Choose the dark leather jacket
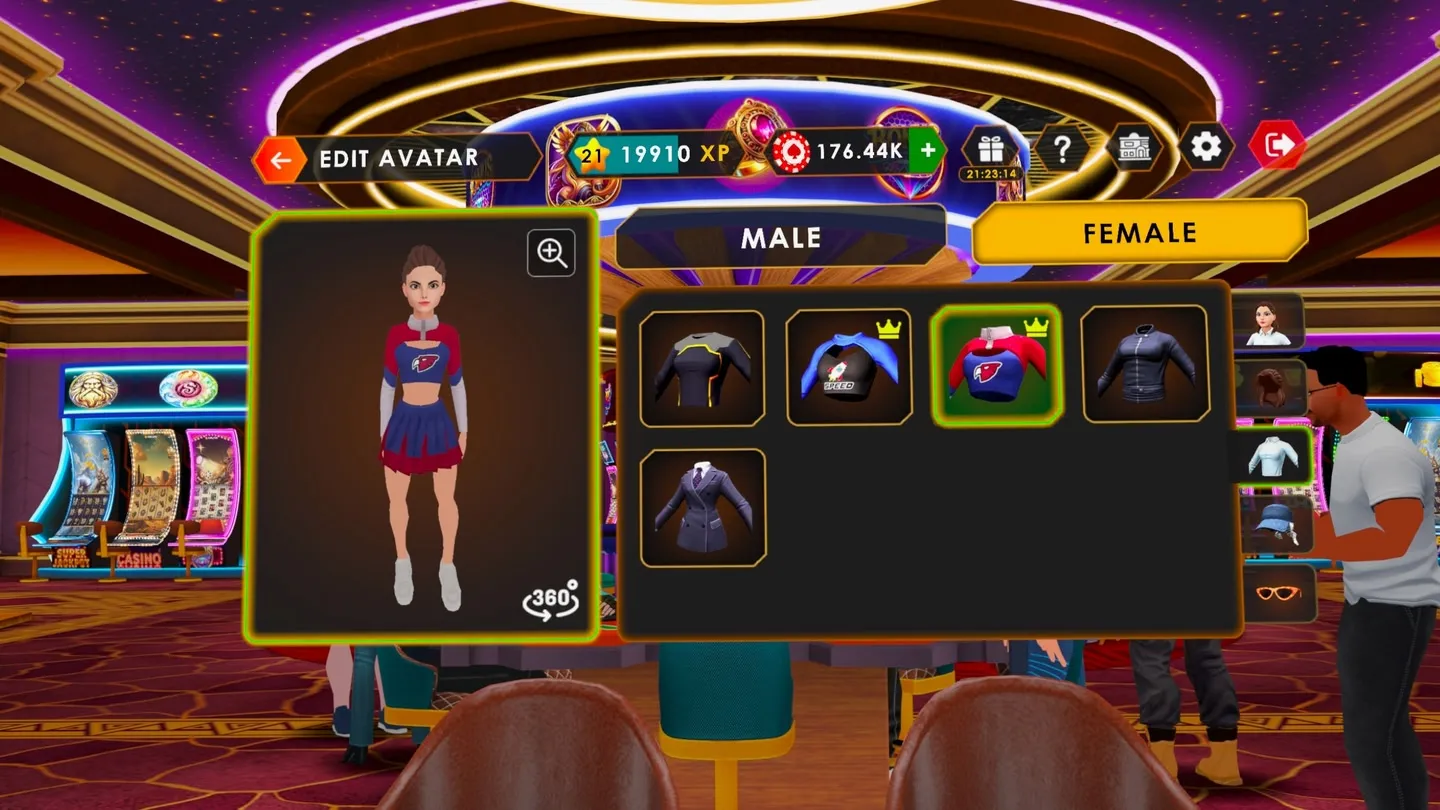This screenshot has width=1440, height=810. point(1145,363)
